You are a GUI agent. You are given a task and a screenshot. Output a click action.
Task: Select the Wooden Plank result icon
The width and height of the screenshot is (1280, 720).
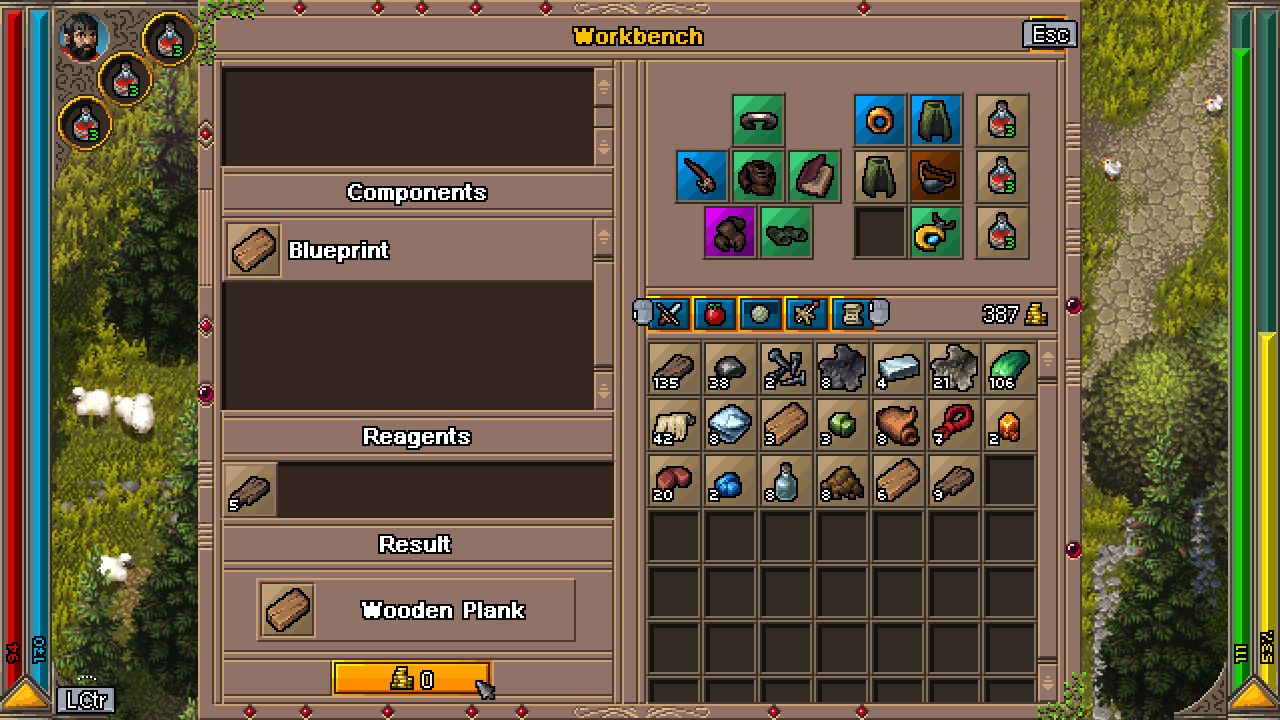click(x=287, y=607)
